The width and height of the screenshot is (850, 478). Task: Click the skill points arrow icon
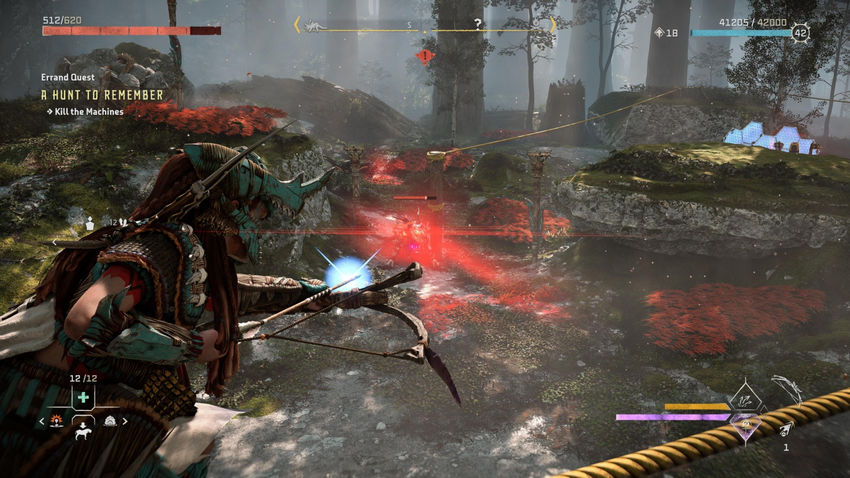(x=658, y=33)
